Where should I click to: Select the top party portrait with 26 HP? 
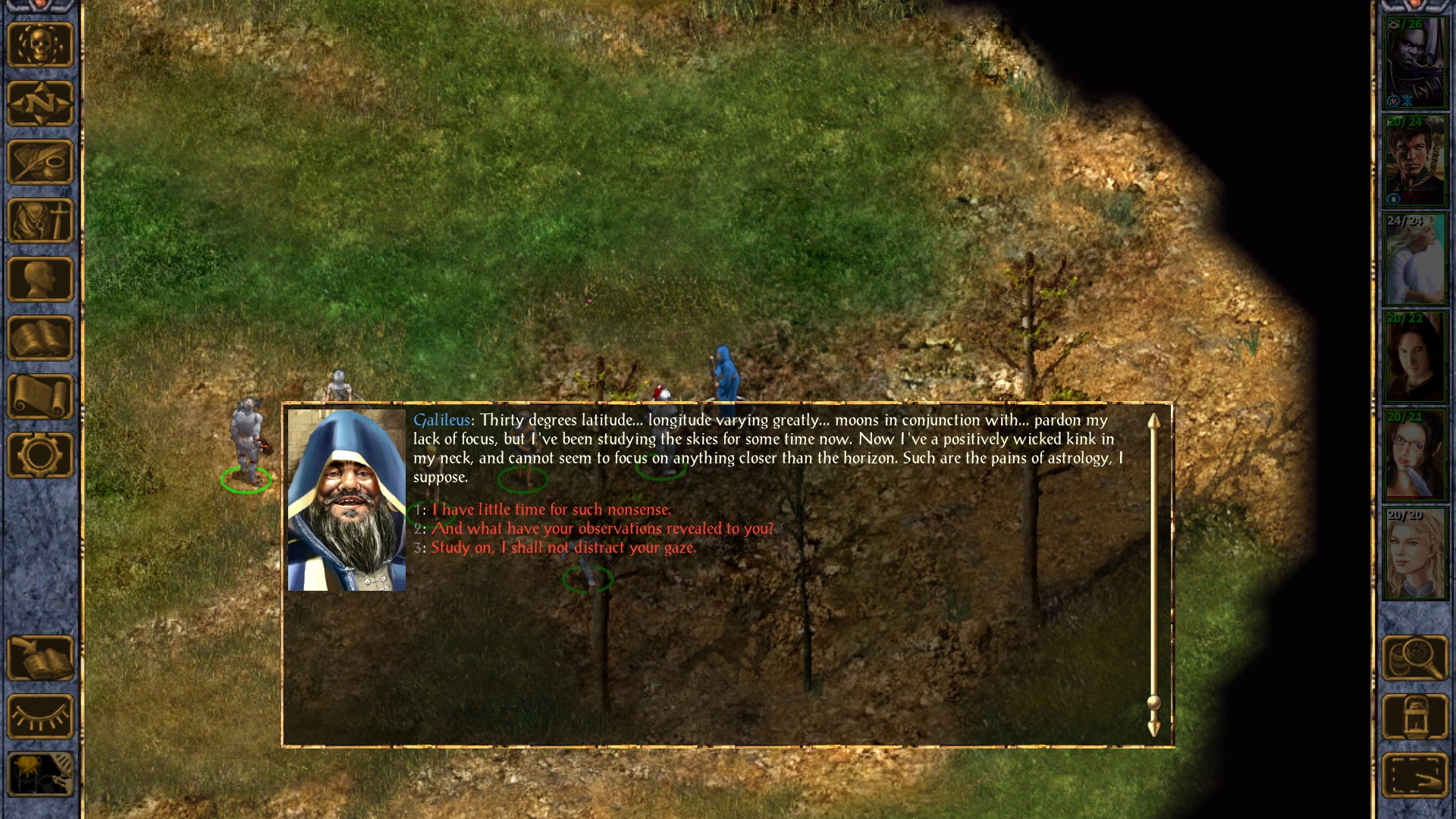pyautogui.click(x=1415, y=64)
